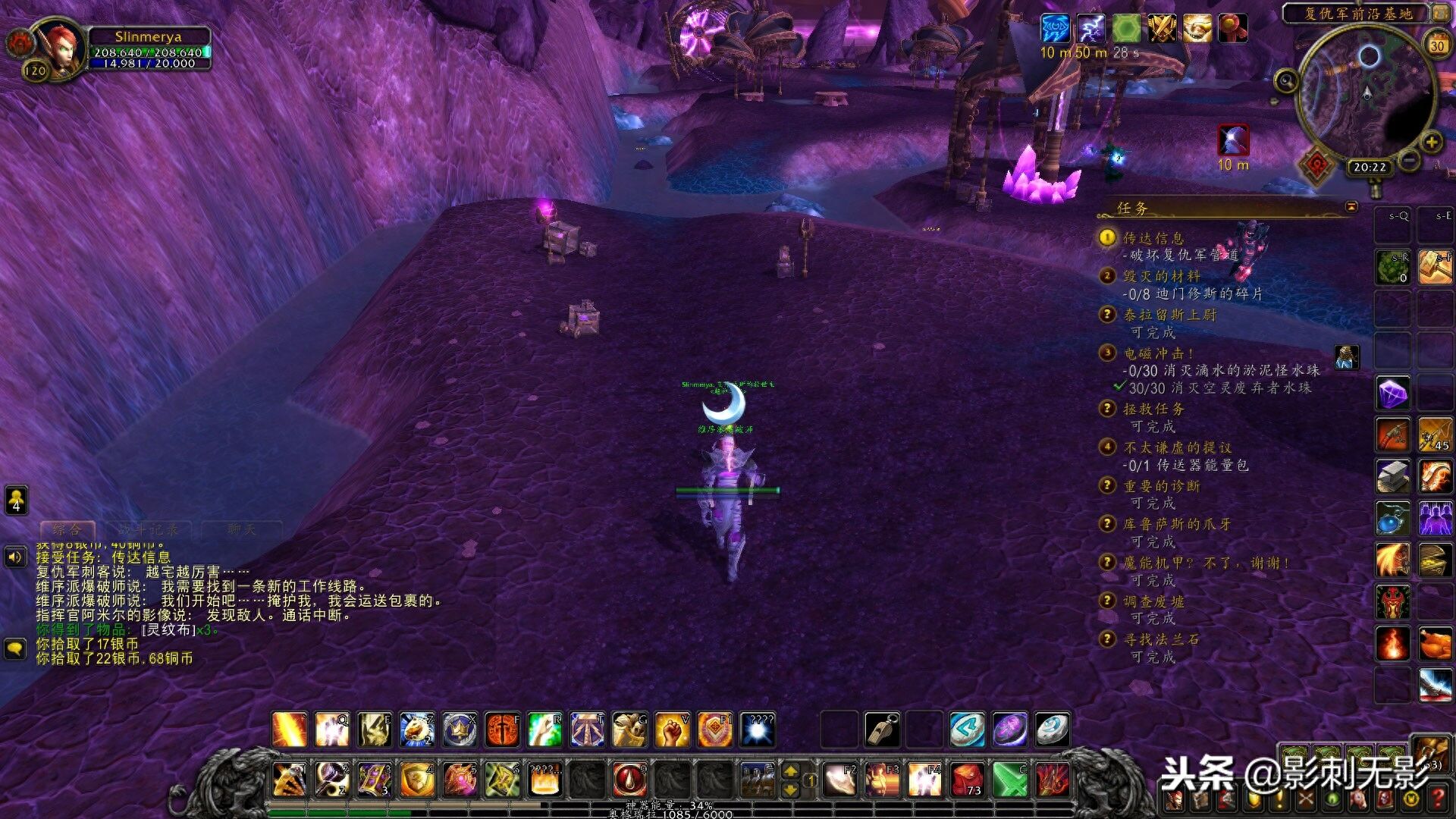Activate the golden fist ability
The width and height of the screenshot is (1456, 819).
[672, 730]
